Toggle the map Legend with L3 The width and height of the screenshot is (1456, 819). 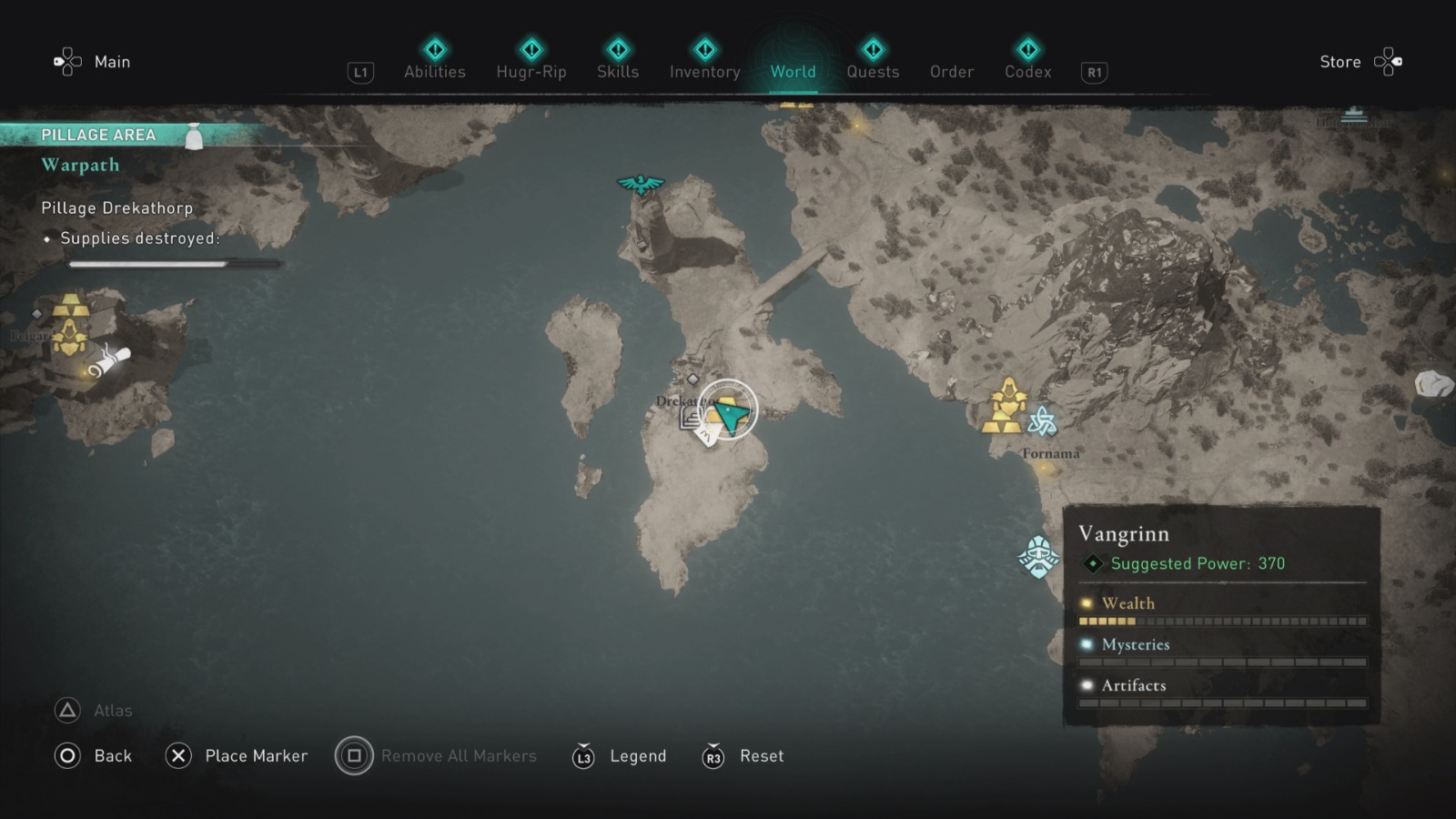pyautogui.click(x=583, y=756)
